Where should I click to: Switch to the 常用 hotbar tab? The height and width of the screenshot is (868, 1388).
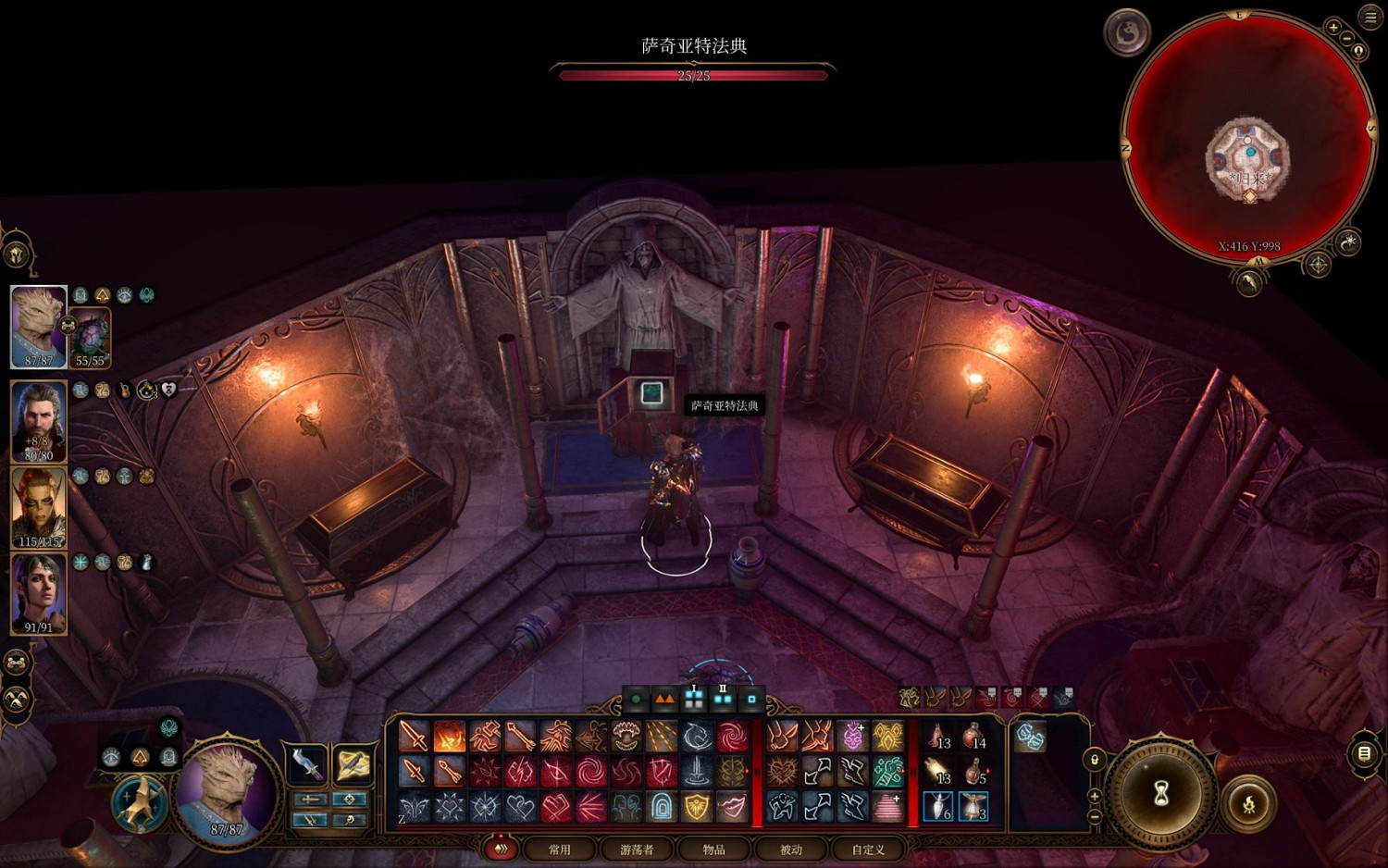tap(560, 849)
